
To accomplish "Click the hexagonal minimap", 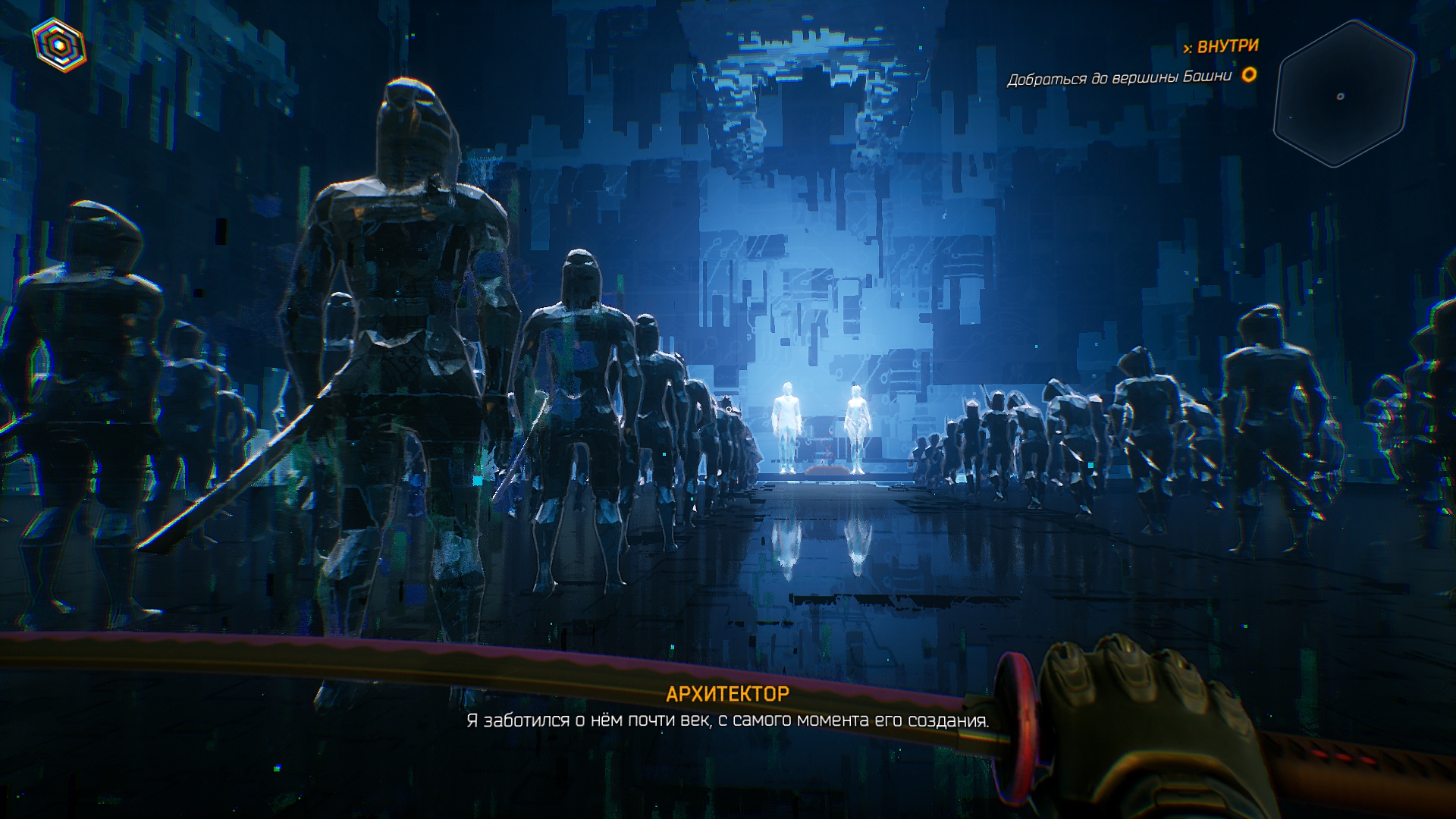I will [x=1343, y=94].
